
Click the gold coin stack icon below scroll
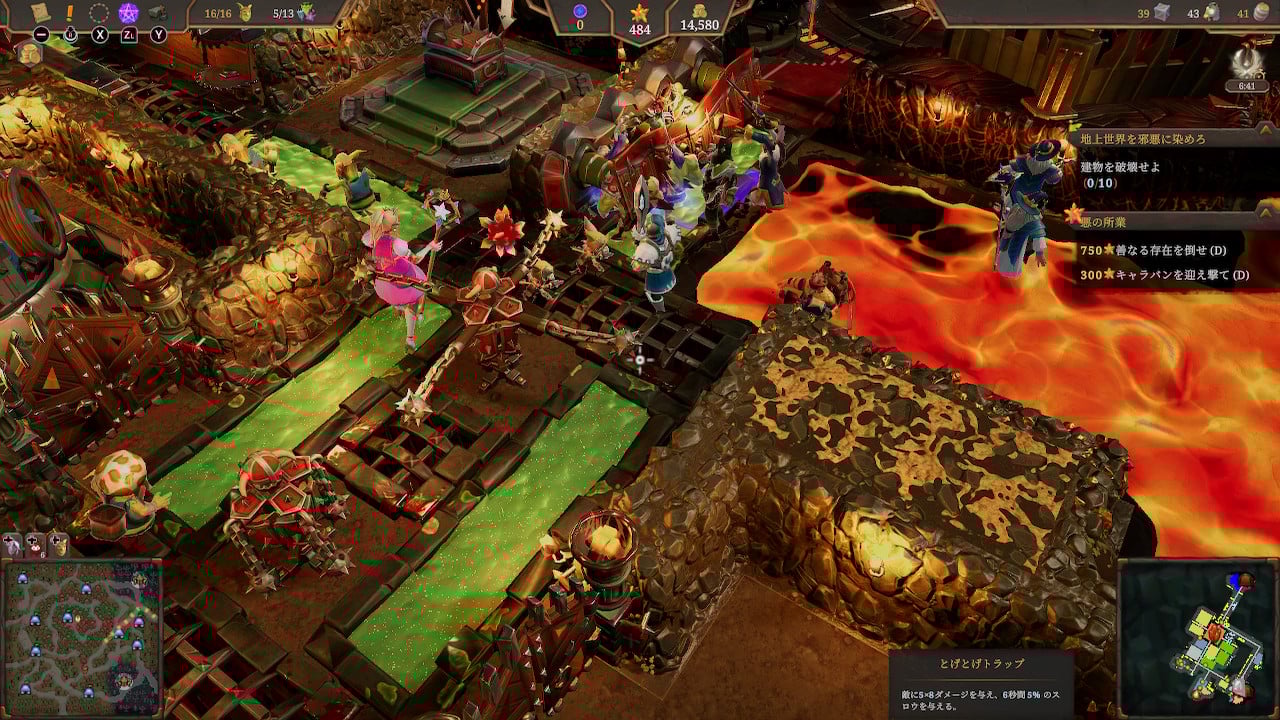pos(29,54)
